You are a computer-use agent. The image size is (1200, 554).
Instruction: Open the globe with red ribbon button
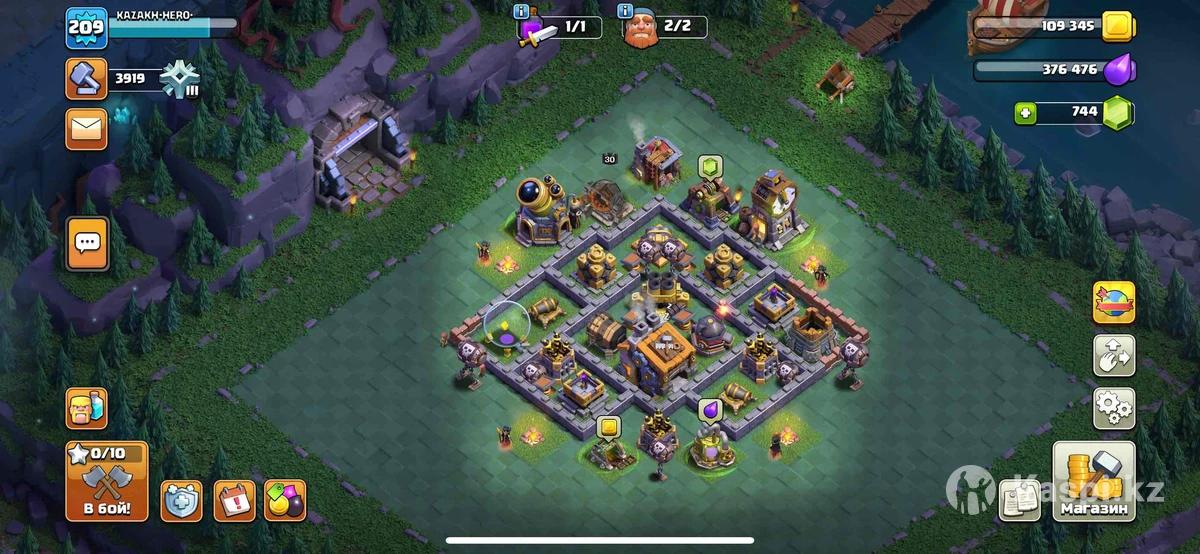(x=1114, y=302)
